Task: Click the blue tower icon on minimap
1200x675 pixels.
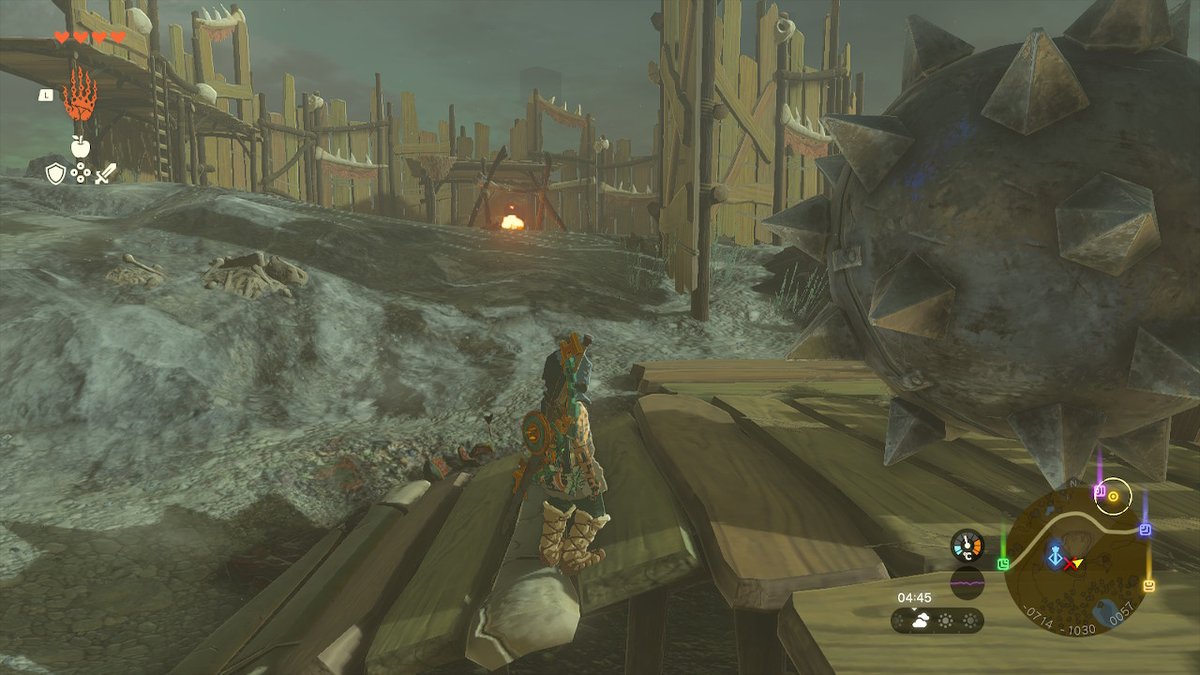Action: point(1054,557)
